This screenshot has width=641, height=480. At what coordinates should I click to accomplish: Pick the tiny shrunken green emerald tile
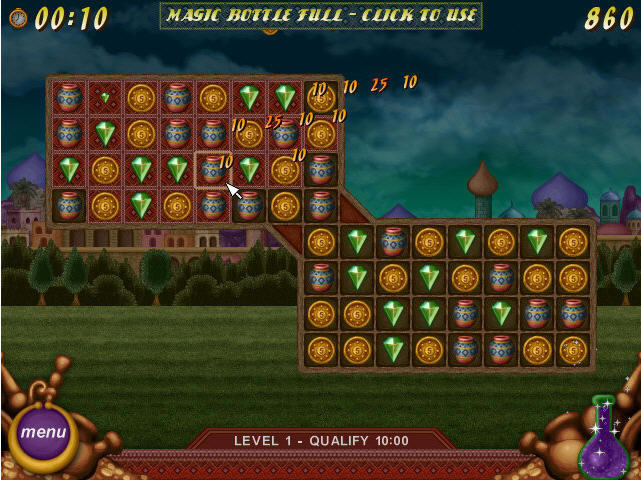click(x=105, y=97)
